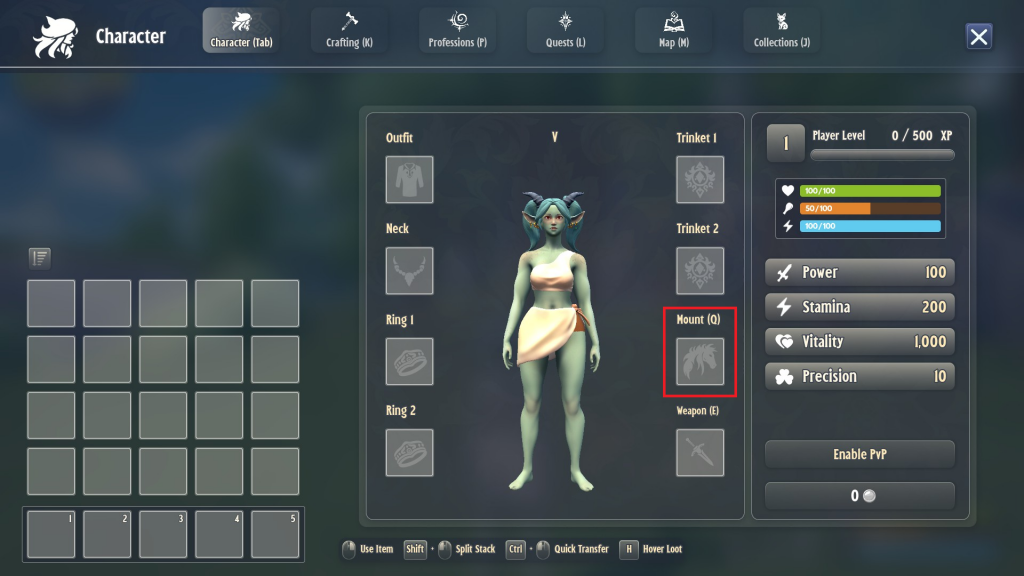Choose the Neck equipment slot
This screenshot has width=1024, height=576.
coord(409,271)
